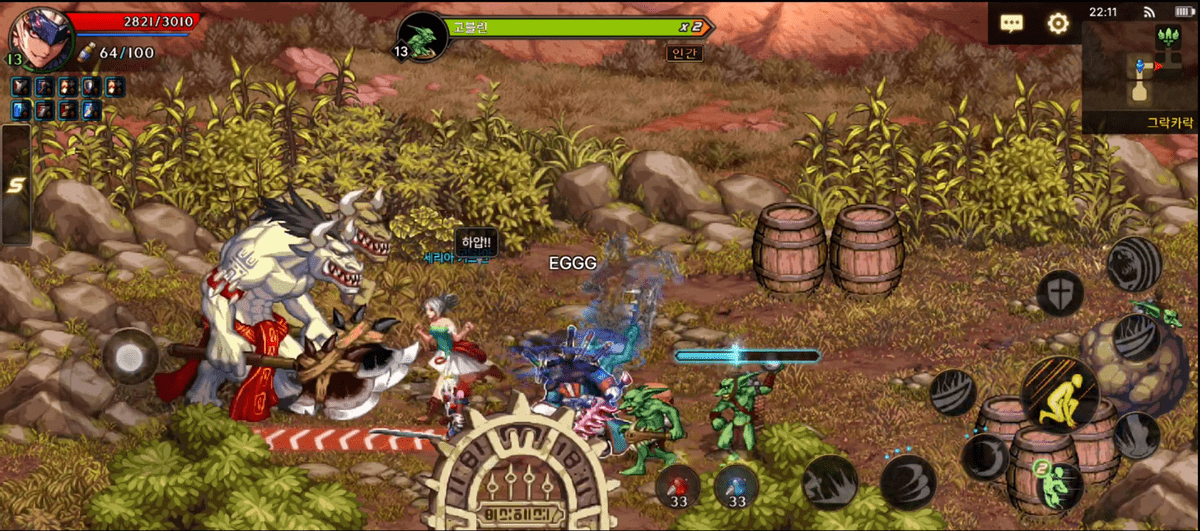Viewport: 1200px width, 531px height.
Task: Activate the shield cross guard skill
Action: coord(1060,292)
